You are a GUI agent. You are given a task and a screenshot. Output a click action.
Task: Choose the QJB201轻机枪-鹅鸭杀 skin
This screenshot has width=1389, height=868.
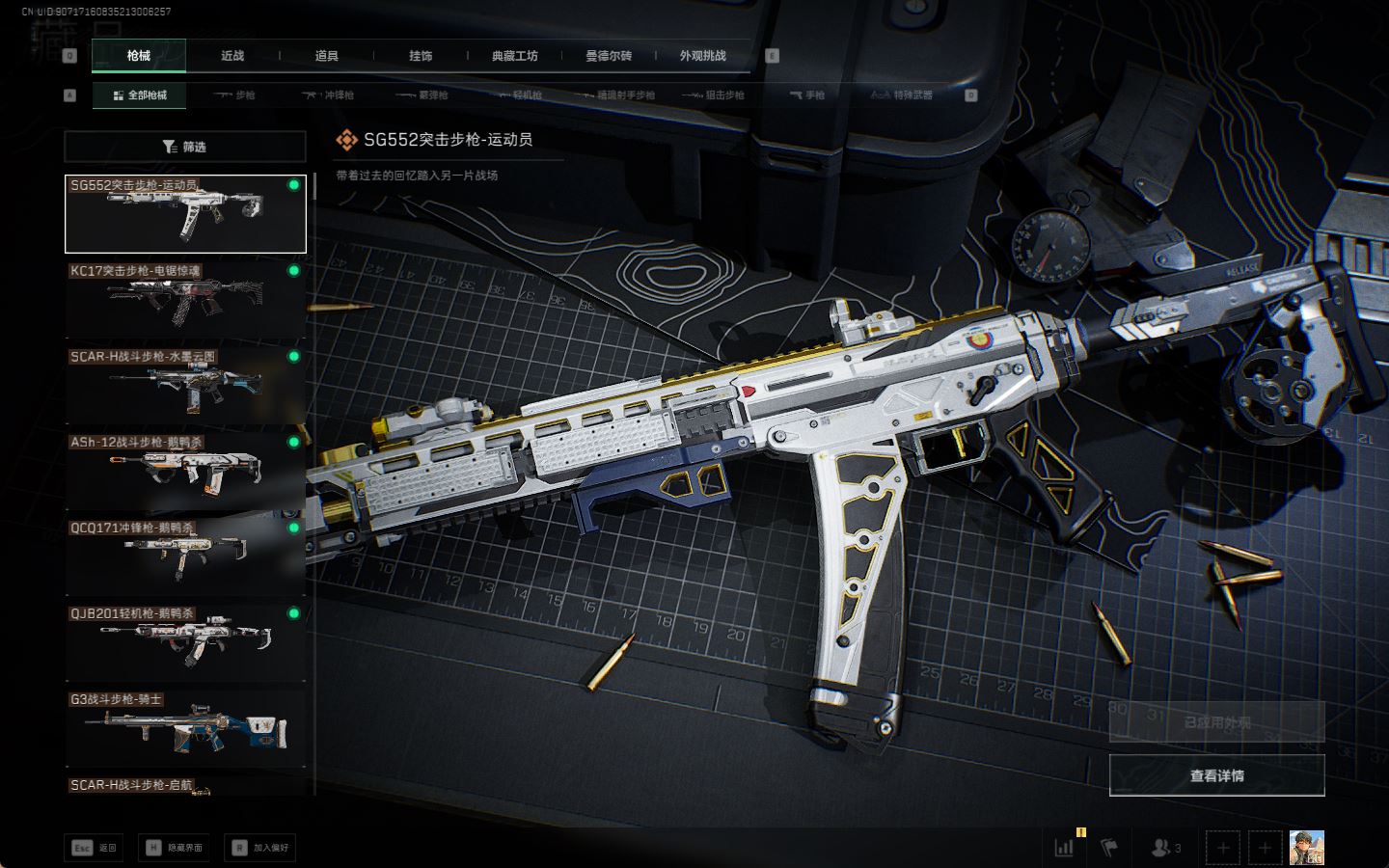[185, 641]
